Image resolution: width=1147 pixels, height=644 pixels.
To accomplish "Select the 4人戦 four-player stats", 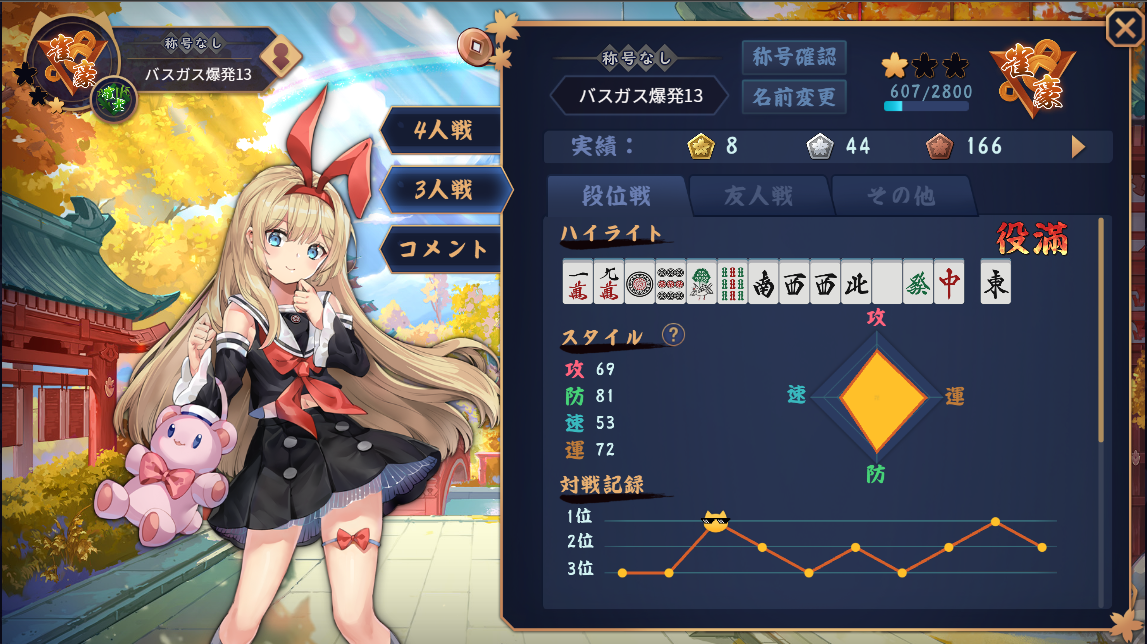I will point(443,129).
